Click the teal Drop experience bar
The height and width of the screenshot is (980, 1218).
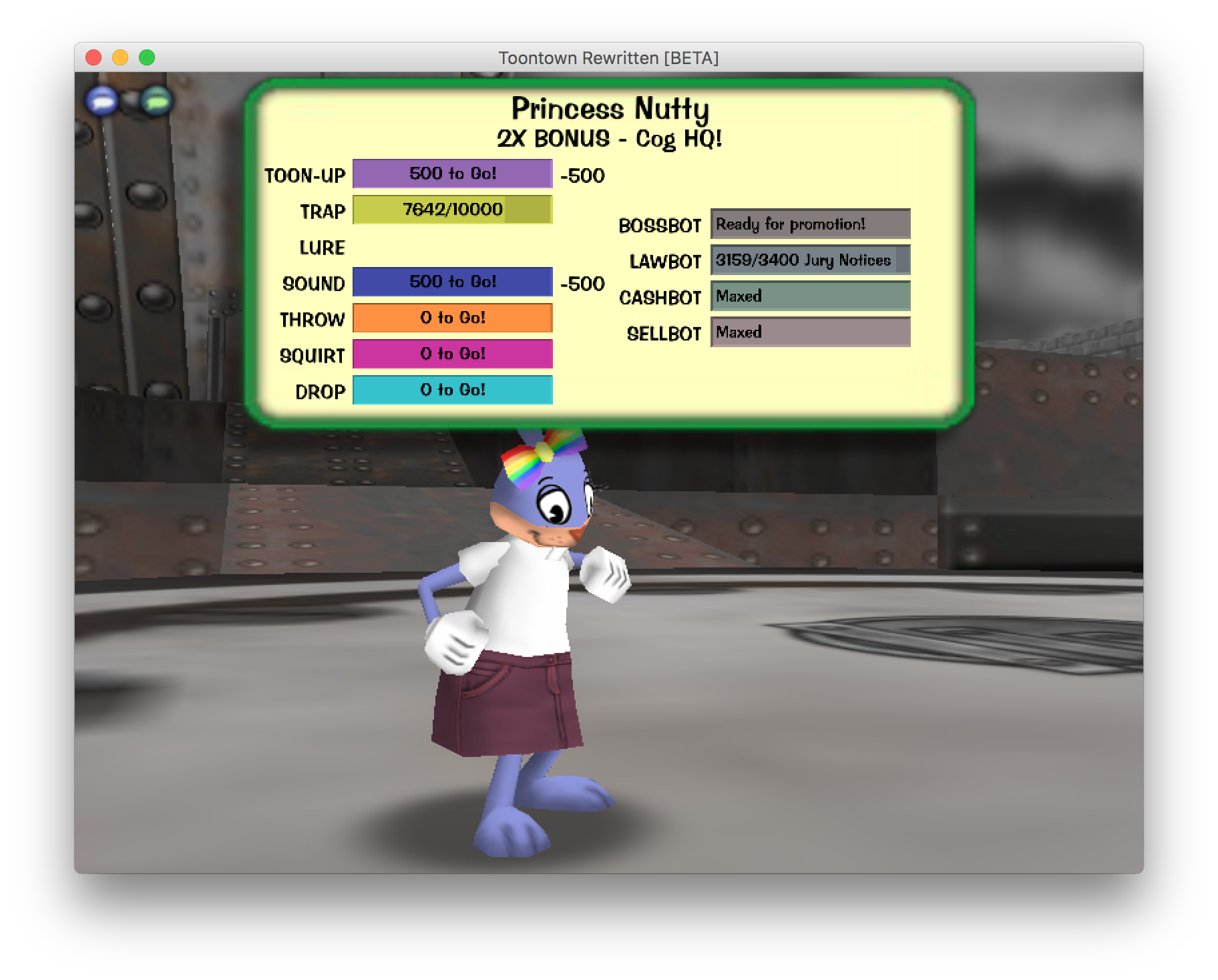(x=453, y=389)
